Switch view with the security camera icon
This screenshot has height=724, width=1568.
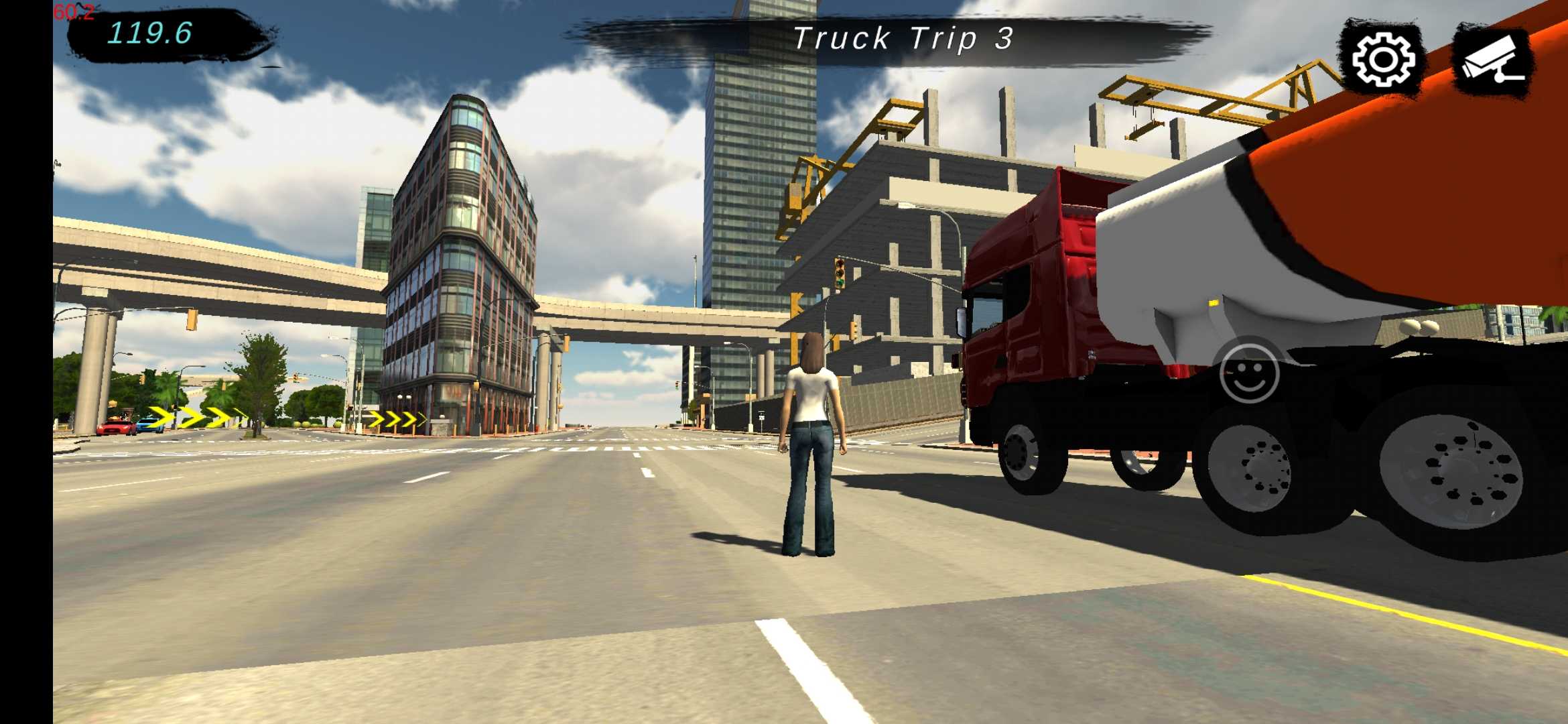click(x=1493, y=62)
